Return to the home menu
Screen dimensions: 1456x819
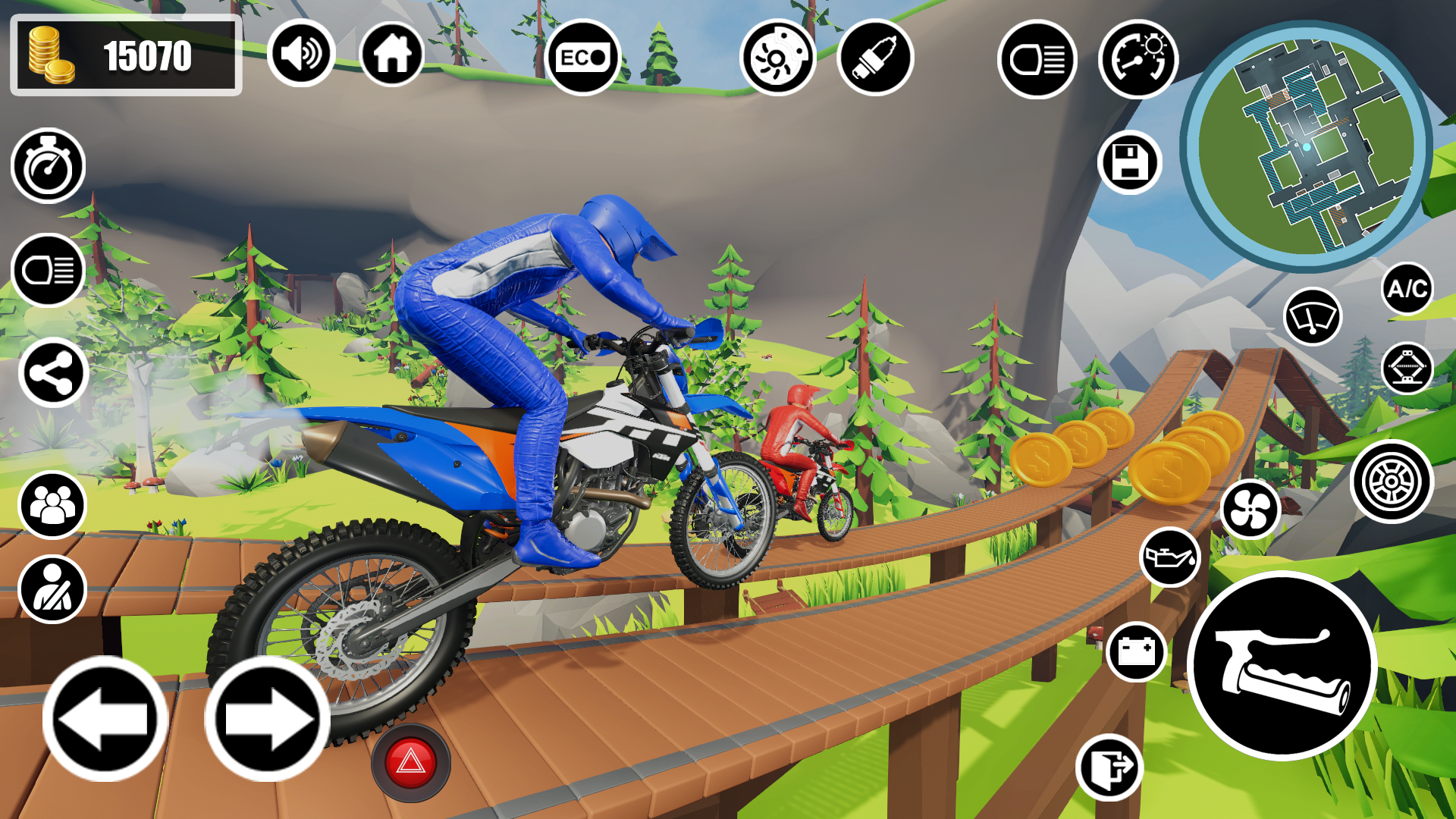click(x=392, y=53)
